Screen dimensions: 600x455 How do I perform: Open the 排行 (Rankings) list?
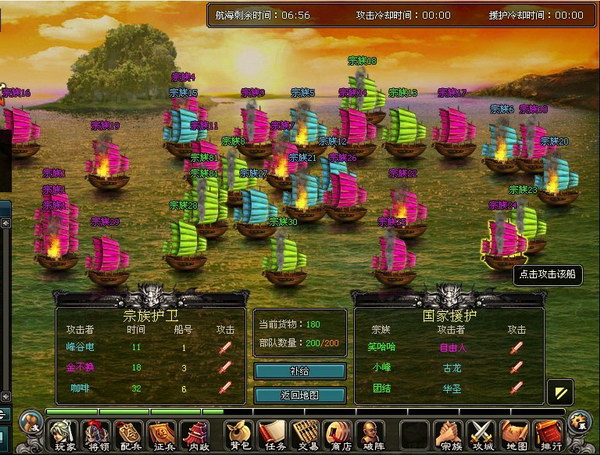[x=546, y=434]
